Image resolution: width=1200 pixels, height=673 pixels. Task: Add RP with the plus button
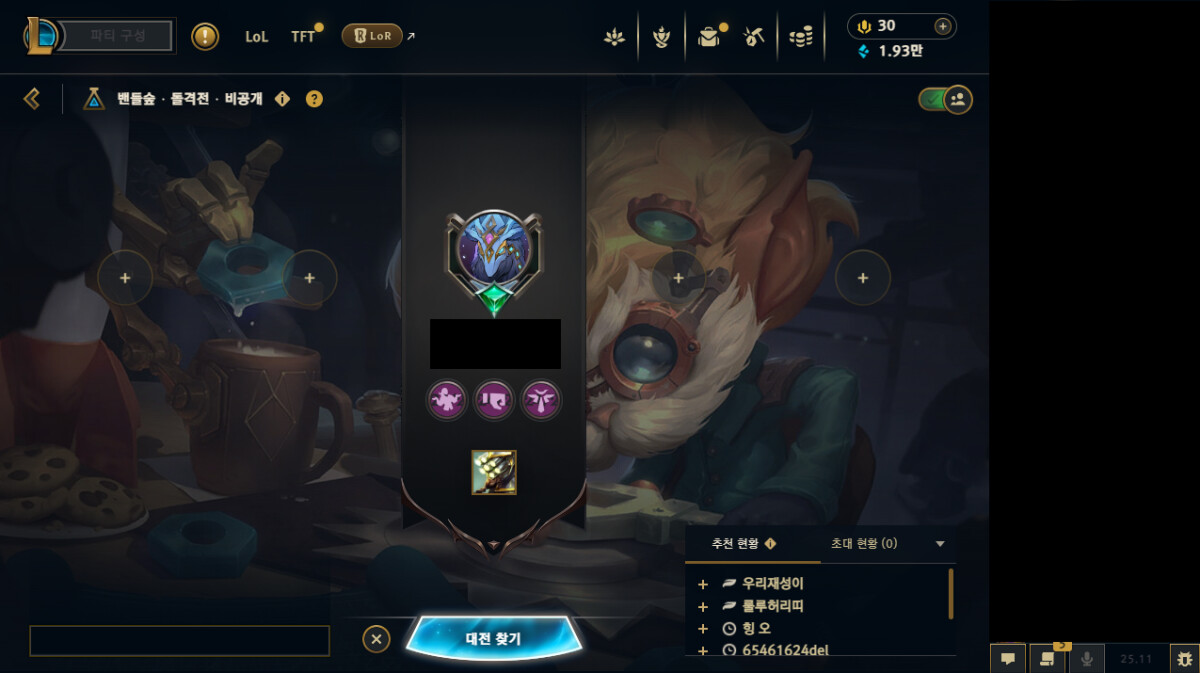tap(942, 26)
